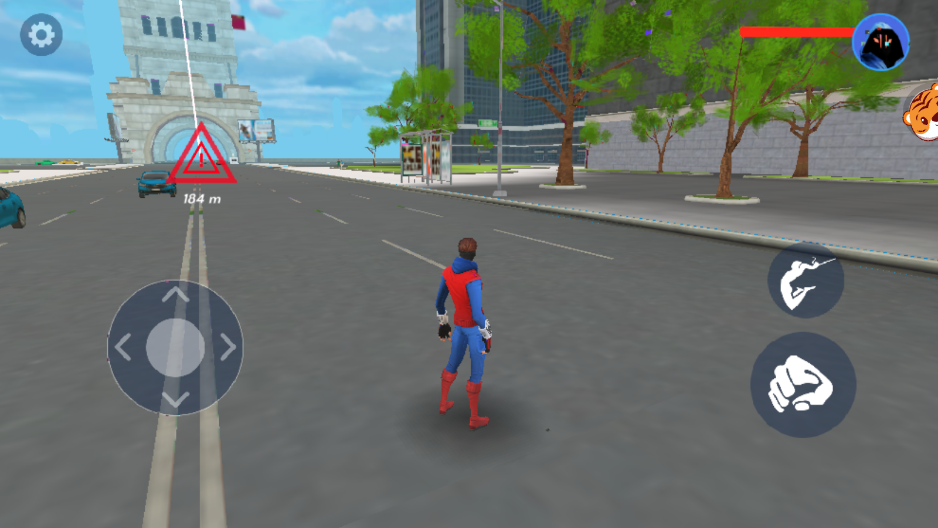
Task: Tap the joystick left arrow
Action: (124, 348)
